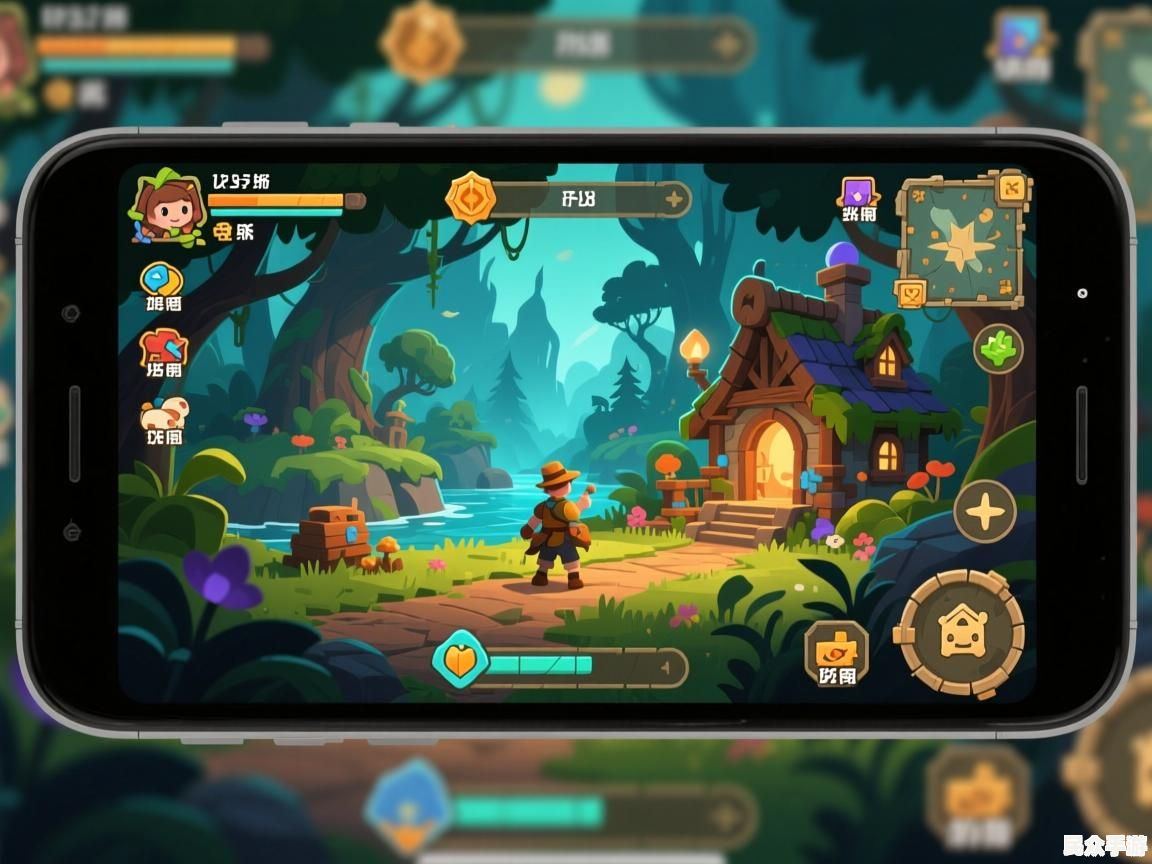Activate the green crystal round button

pos(998,349)
